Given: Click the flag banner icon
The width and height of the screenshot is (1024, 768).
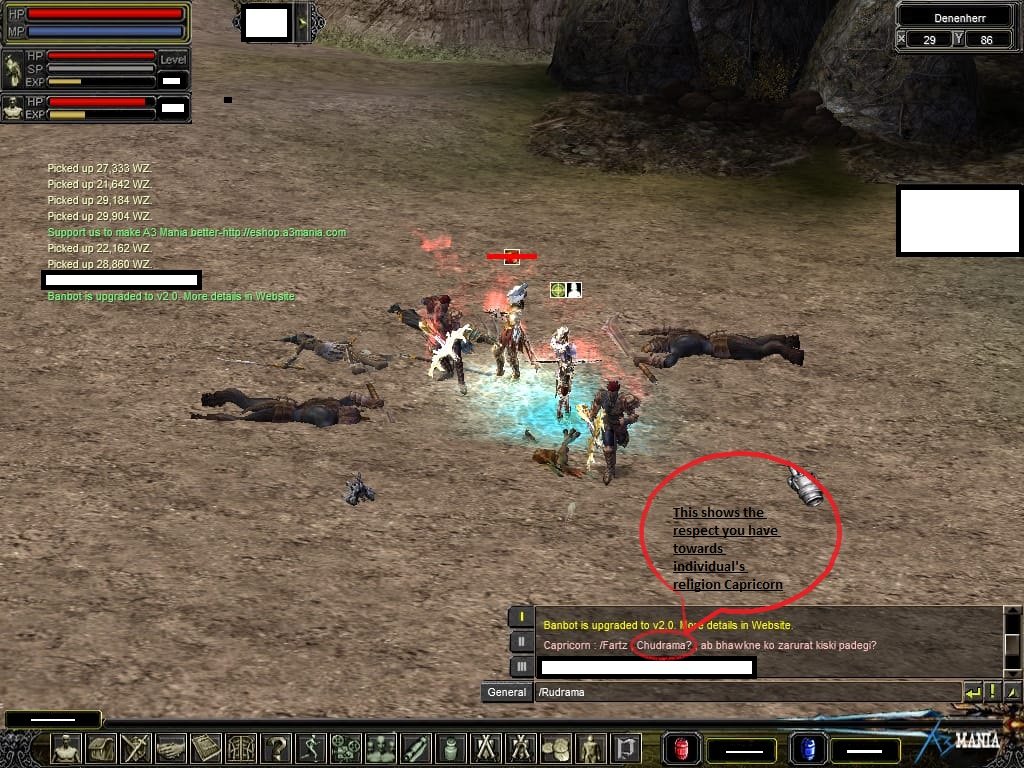Looking at the screenshot, I should coord(627,748).
